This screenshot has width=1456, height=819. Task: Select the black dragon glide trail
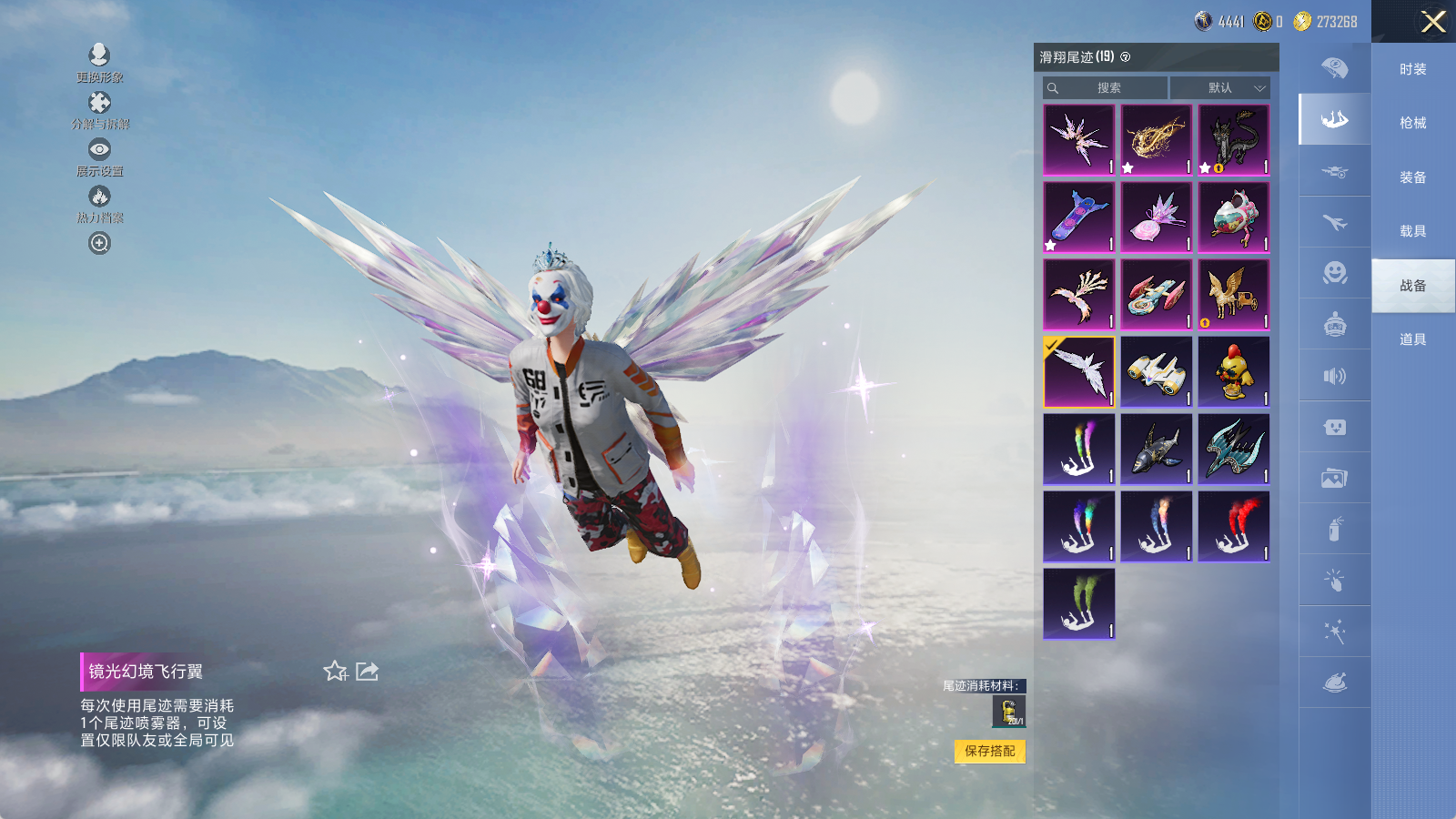click(1233, 139)
